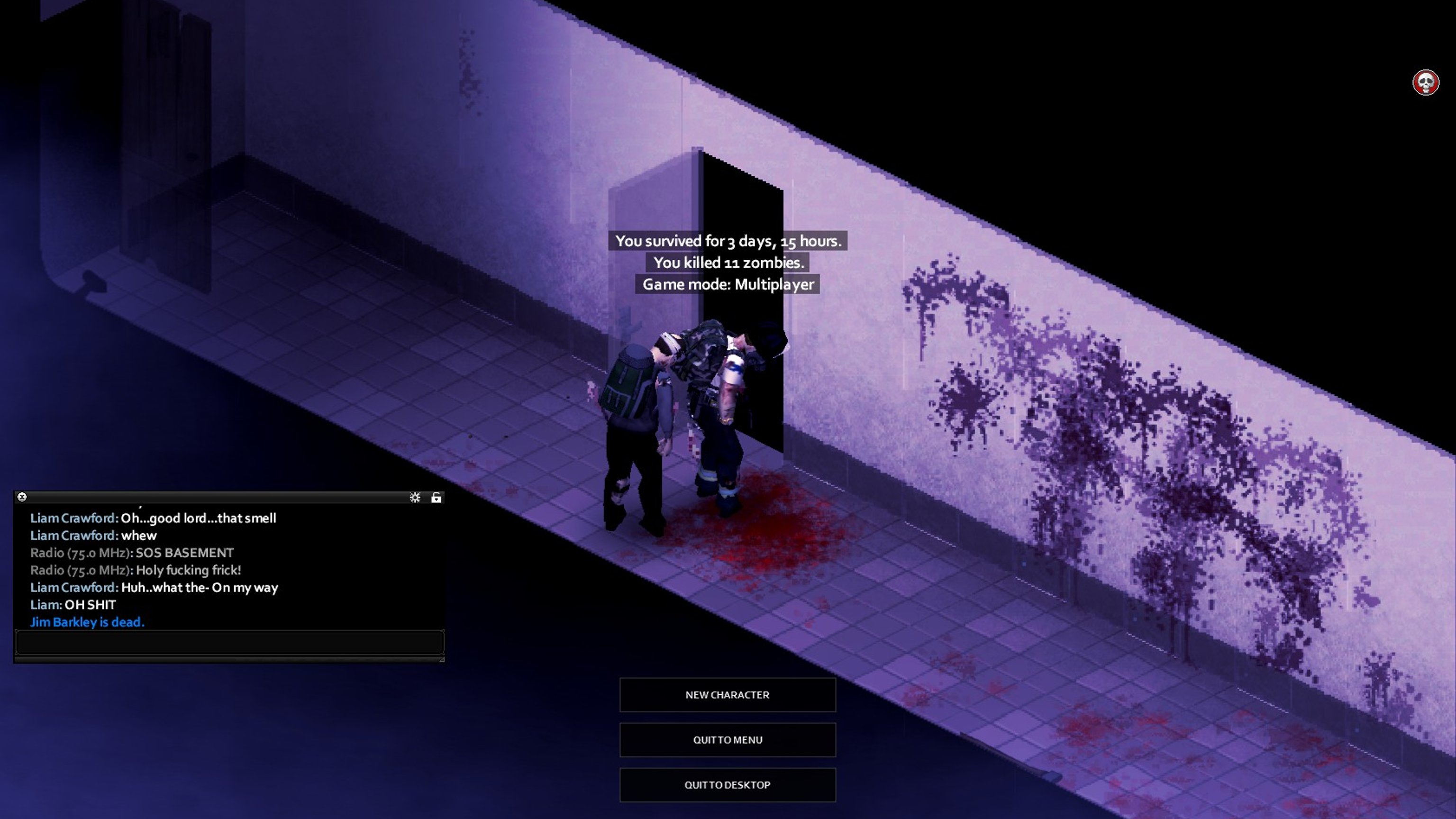1456x819 pixels.
Task: Close the chat window
Action: [22, 497]
